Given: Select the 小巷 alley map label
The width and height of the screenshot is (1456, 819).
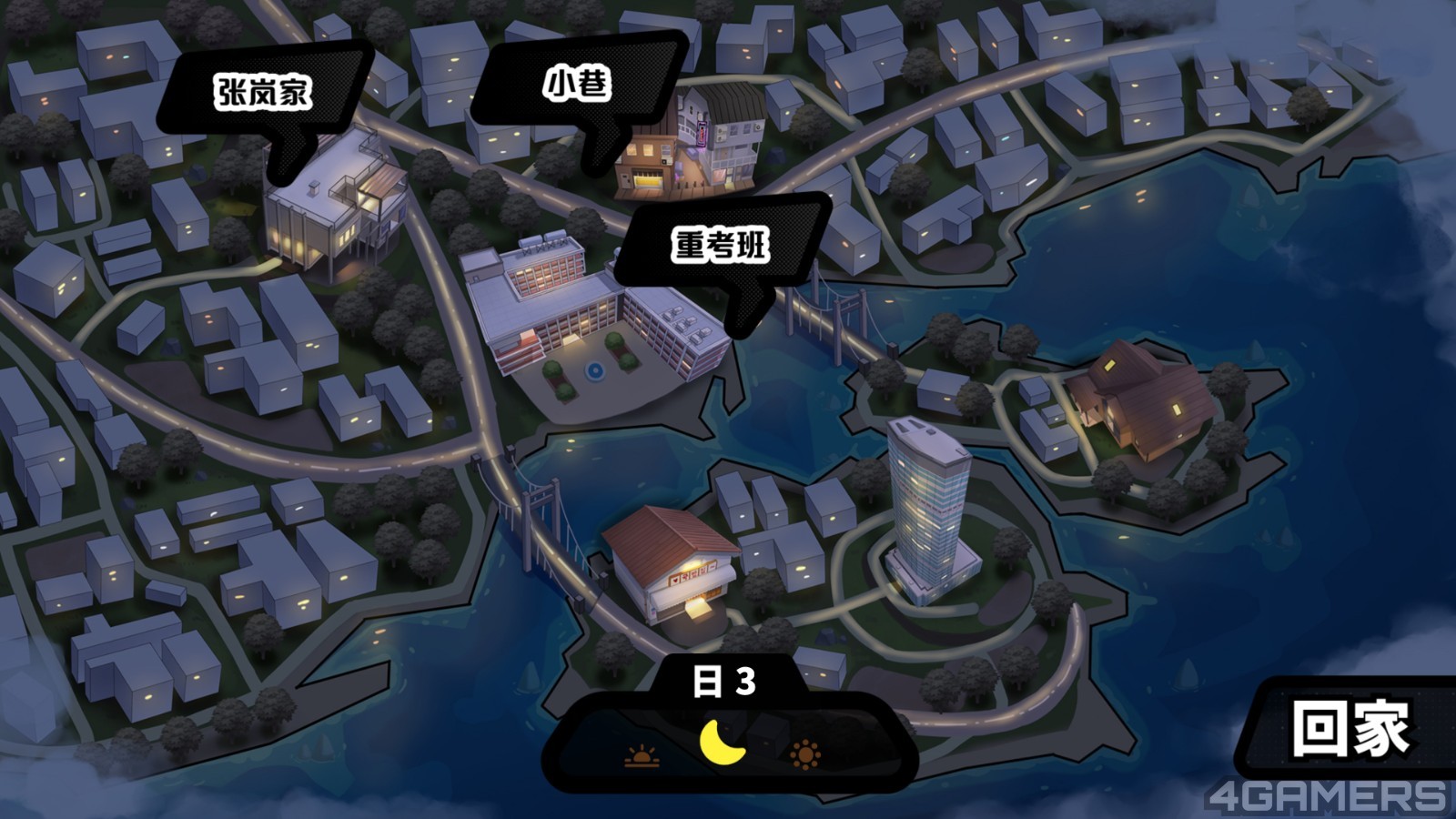Looking at the screenshot, I should point(577,85).
